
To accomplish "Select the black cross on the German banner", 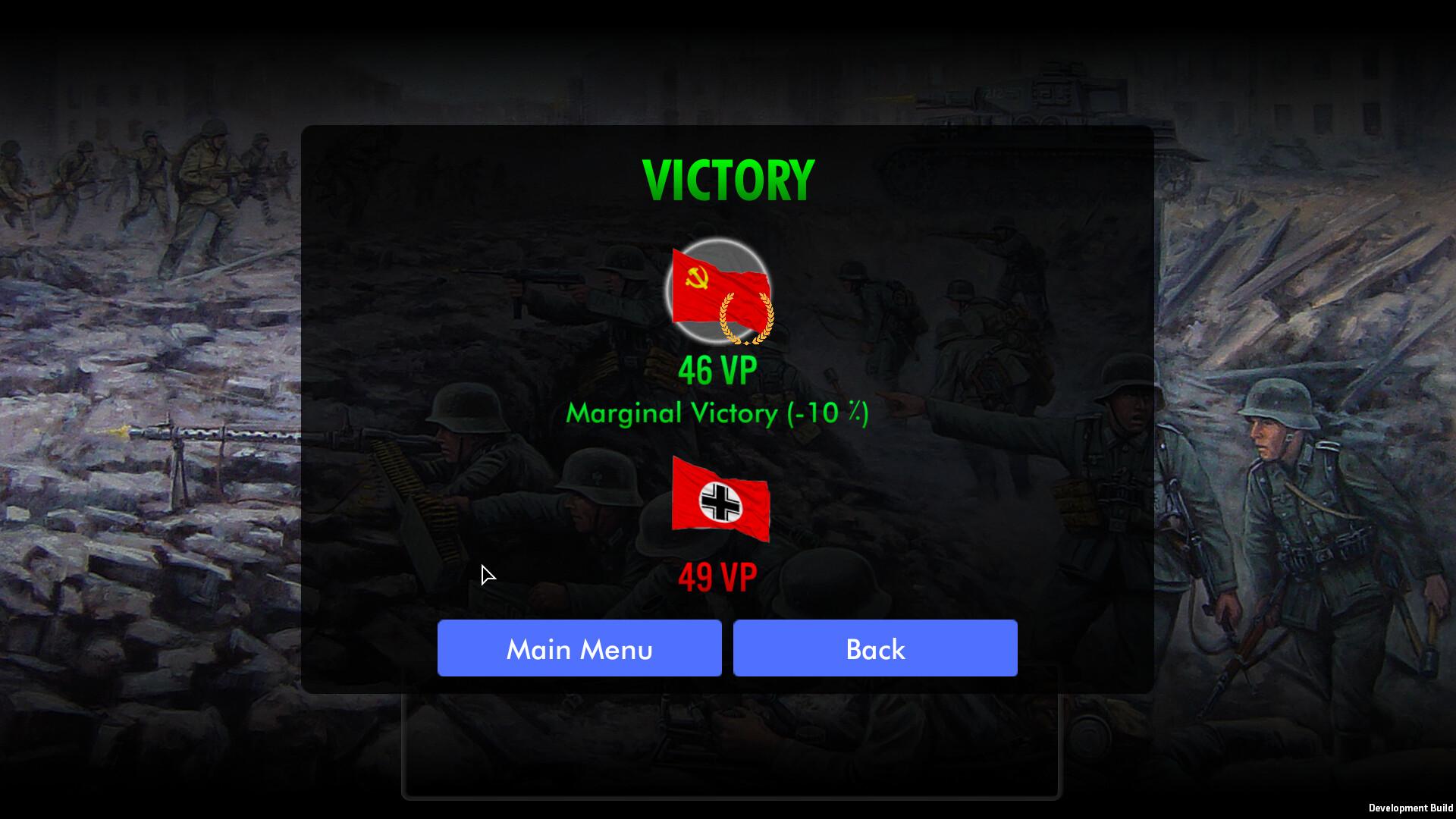I will click(720, 503).
